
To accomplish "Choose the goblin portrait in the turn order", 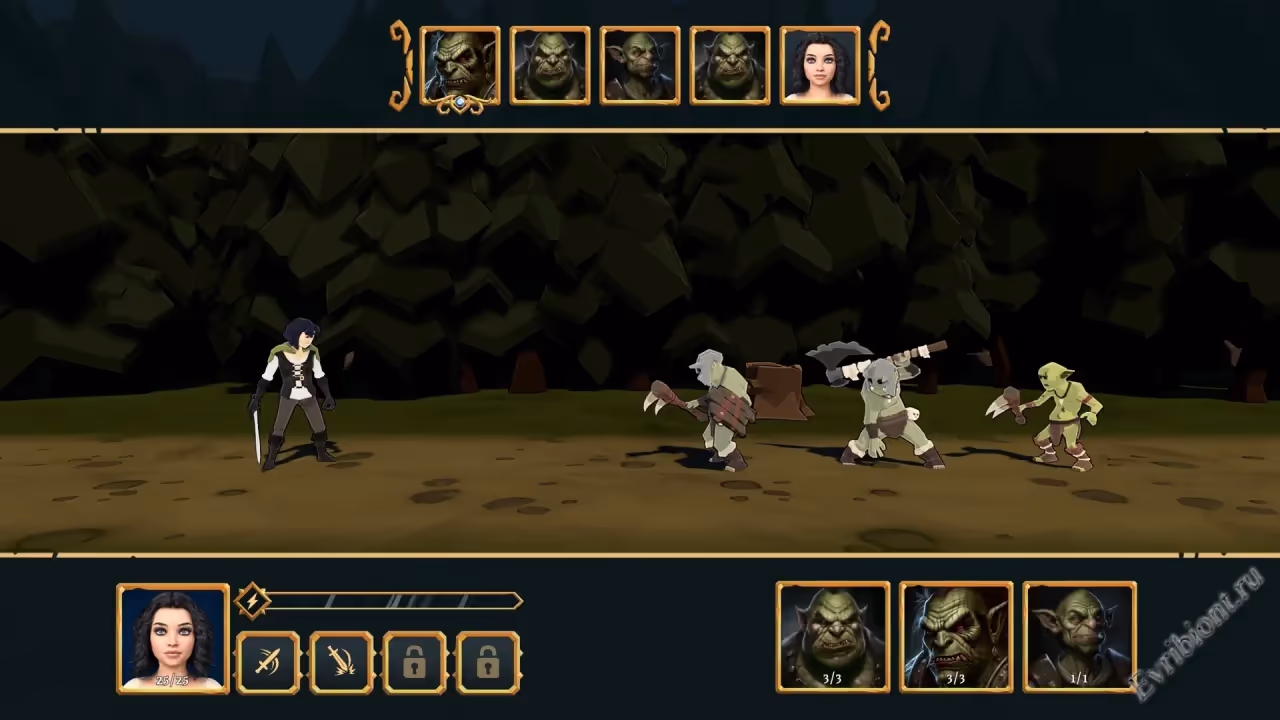I will (640, 66).
